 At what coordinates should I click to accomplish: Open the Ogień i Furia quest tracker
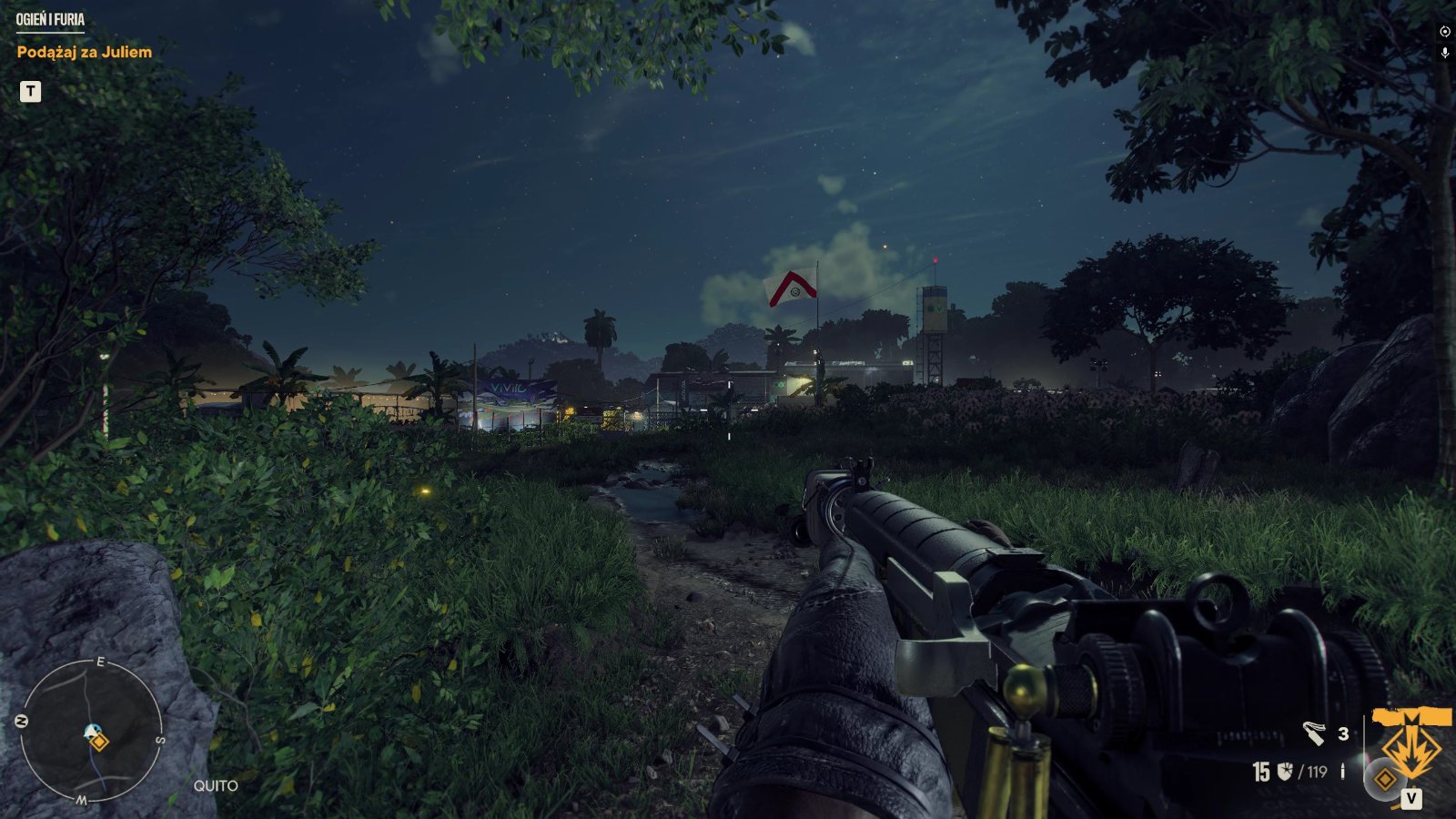click(50, 19)
